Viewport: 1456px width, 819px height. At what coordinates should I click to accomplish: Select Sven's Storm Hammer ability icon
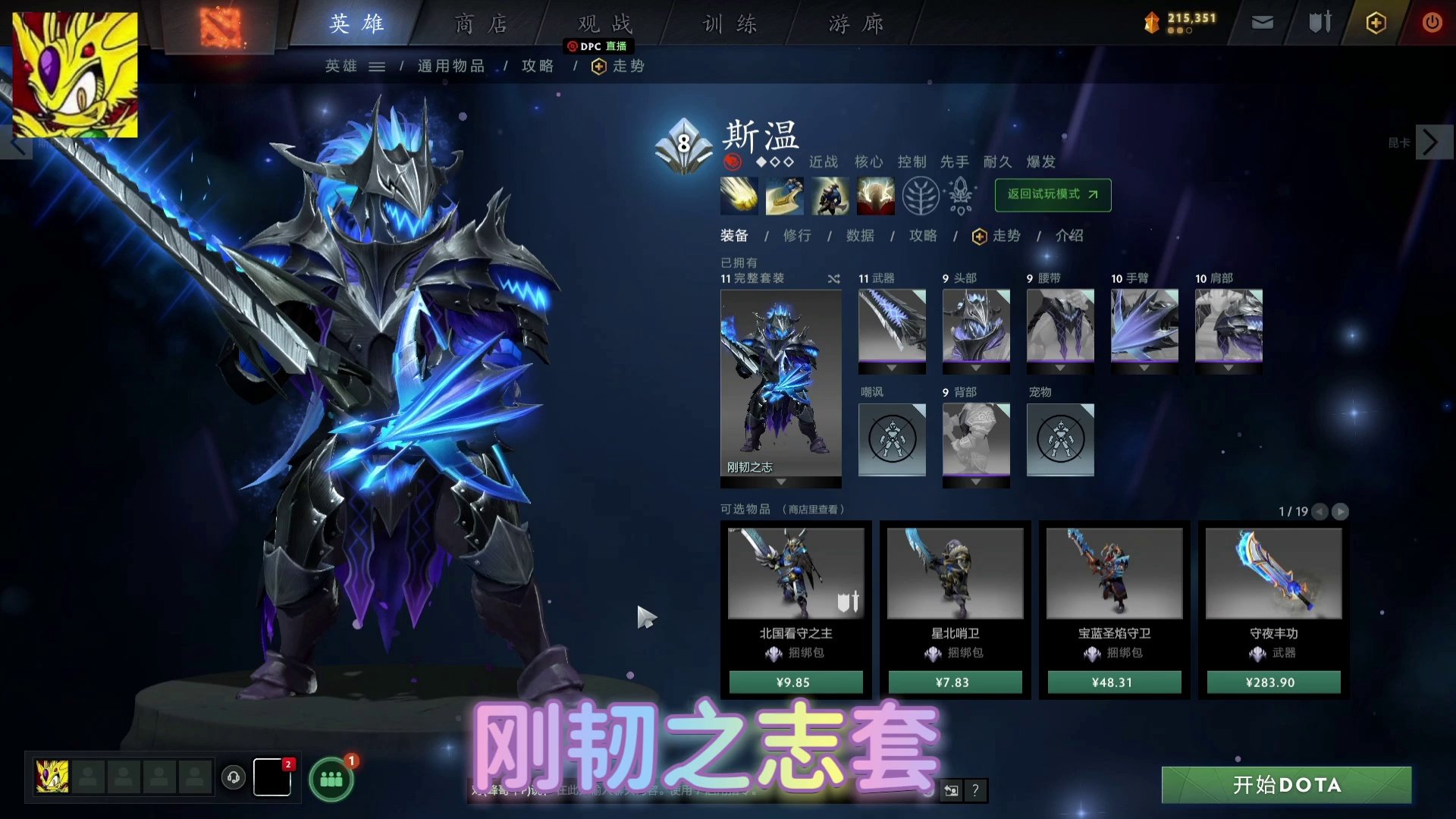point(738,196)
